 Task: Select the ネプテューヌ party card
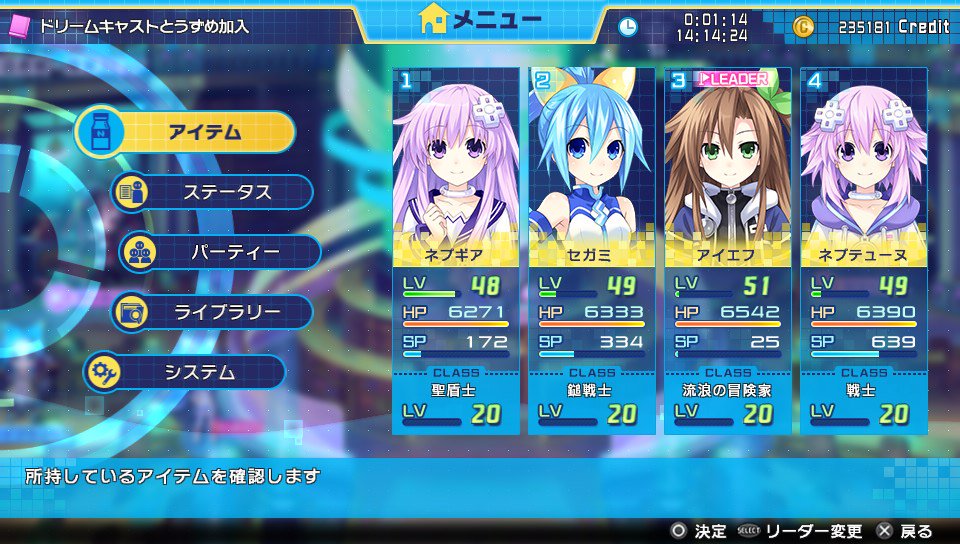pyautogui.click(x=864, y=250)
